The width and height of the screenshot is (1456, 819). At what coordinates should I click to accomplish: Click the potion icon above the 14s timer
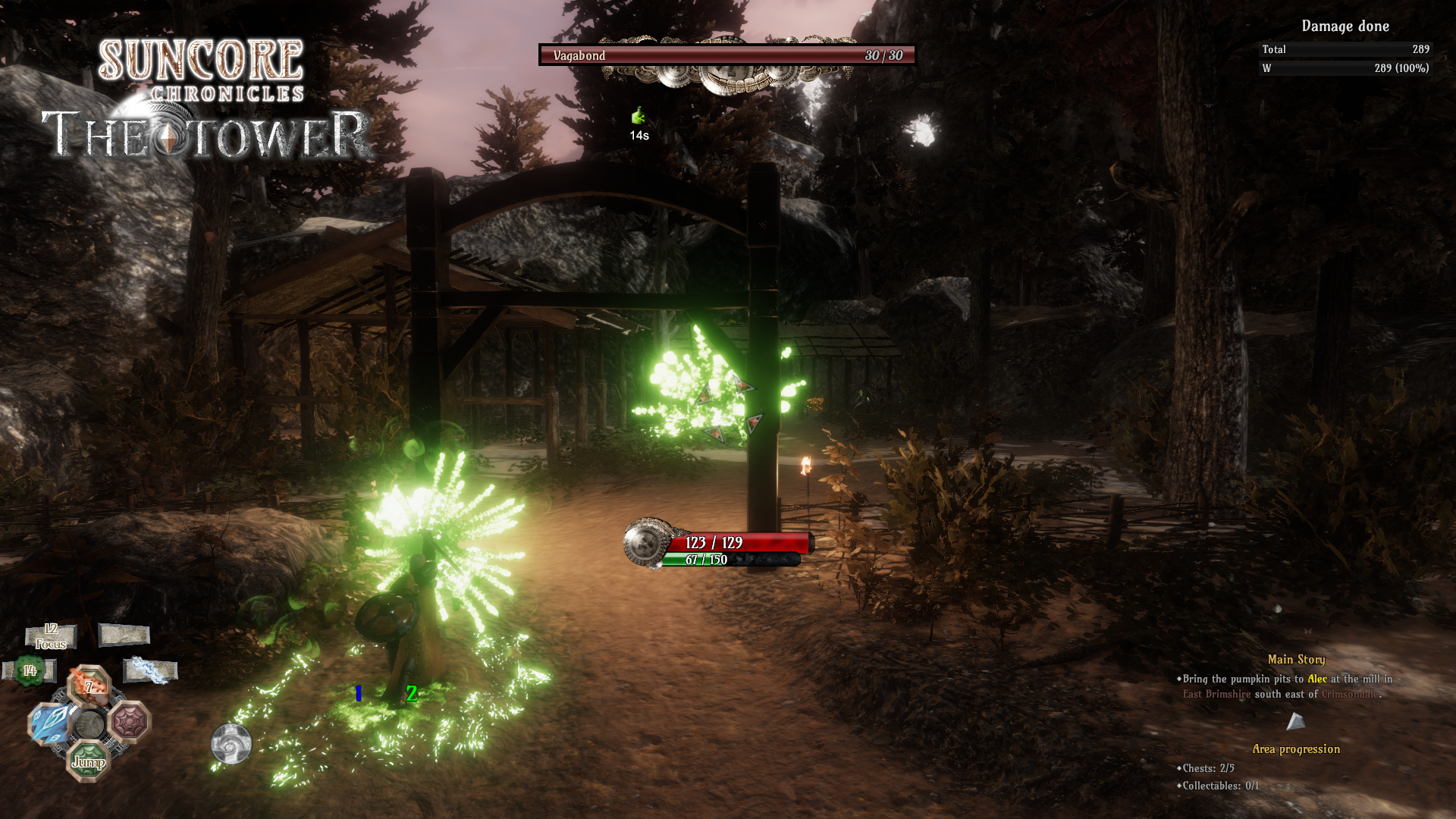(637, 116)
